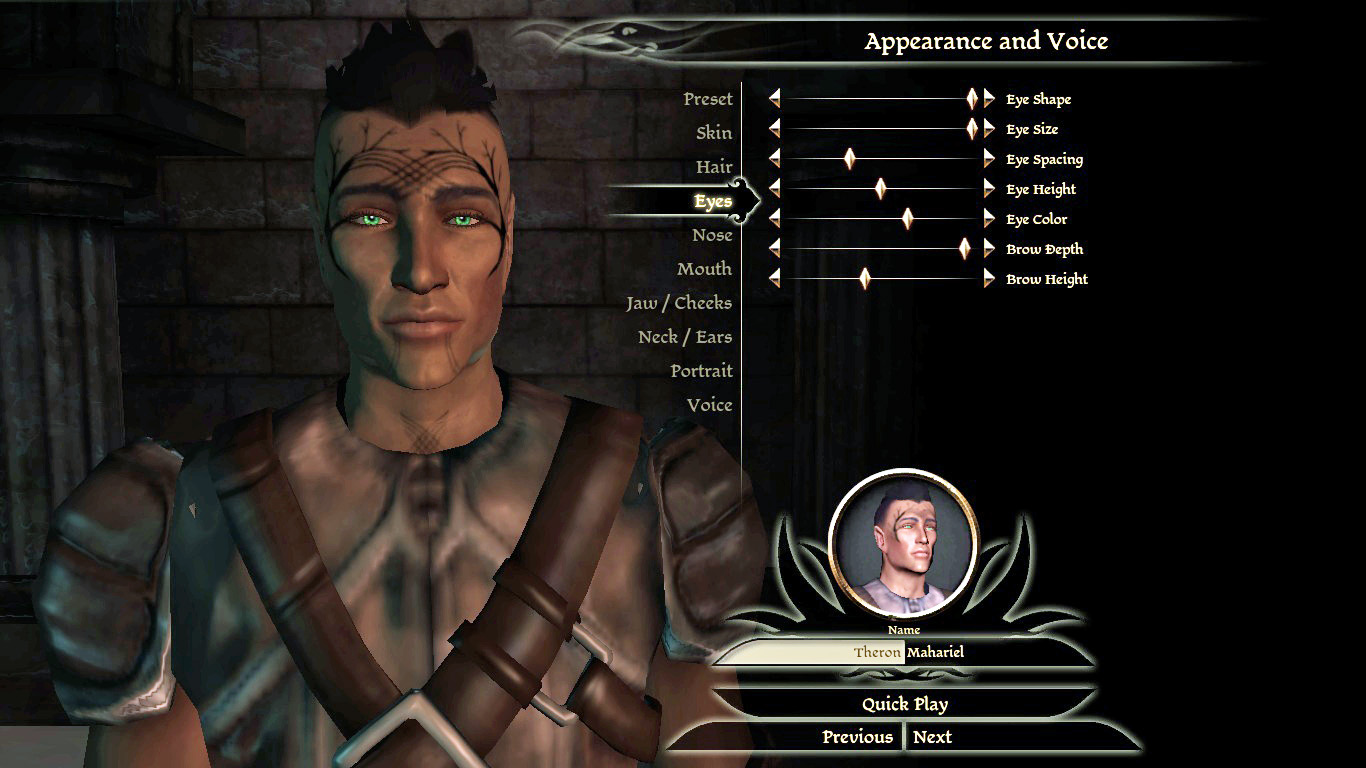This screenshot has width=1366, height=768.
Task: Click the Eye Height slider handle
Action: 881,189
